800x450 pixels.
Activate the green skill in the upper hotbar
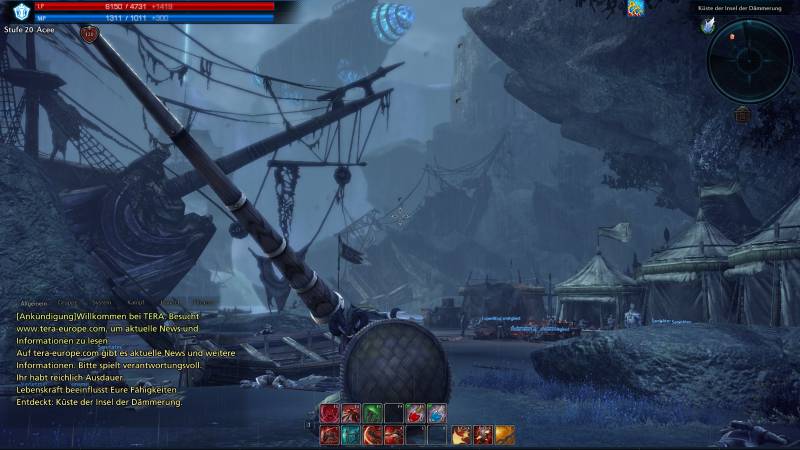pos(372,413)
